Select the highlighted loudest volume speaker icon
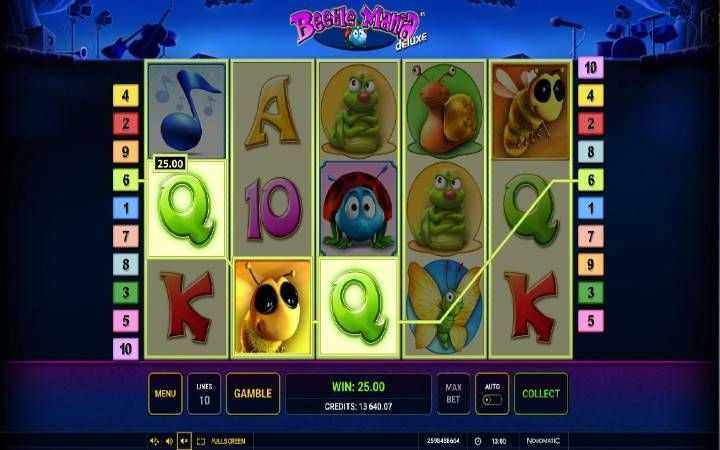This screenshot has width=720, height=450. click(x=184, y=440)
